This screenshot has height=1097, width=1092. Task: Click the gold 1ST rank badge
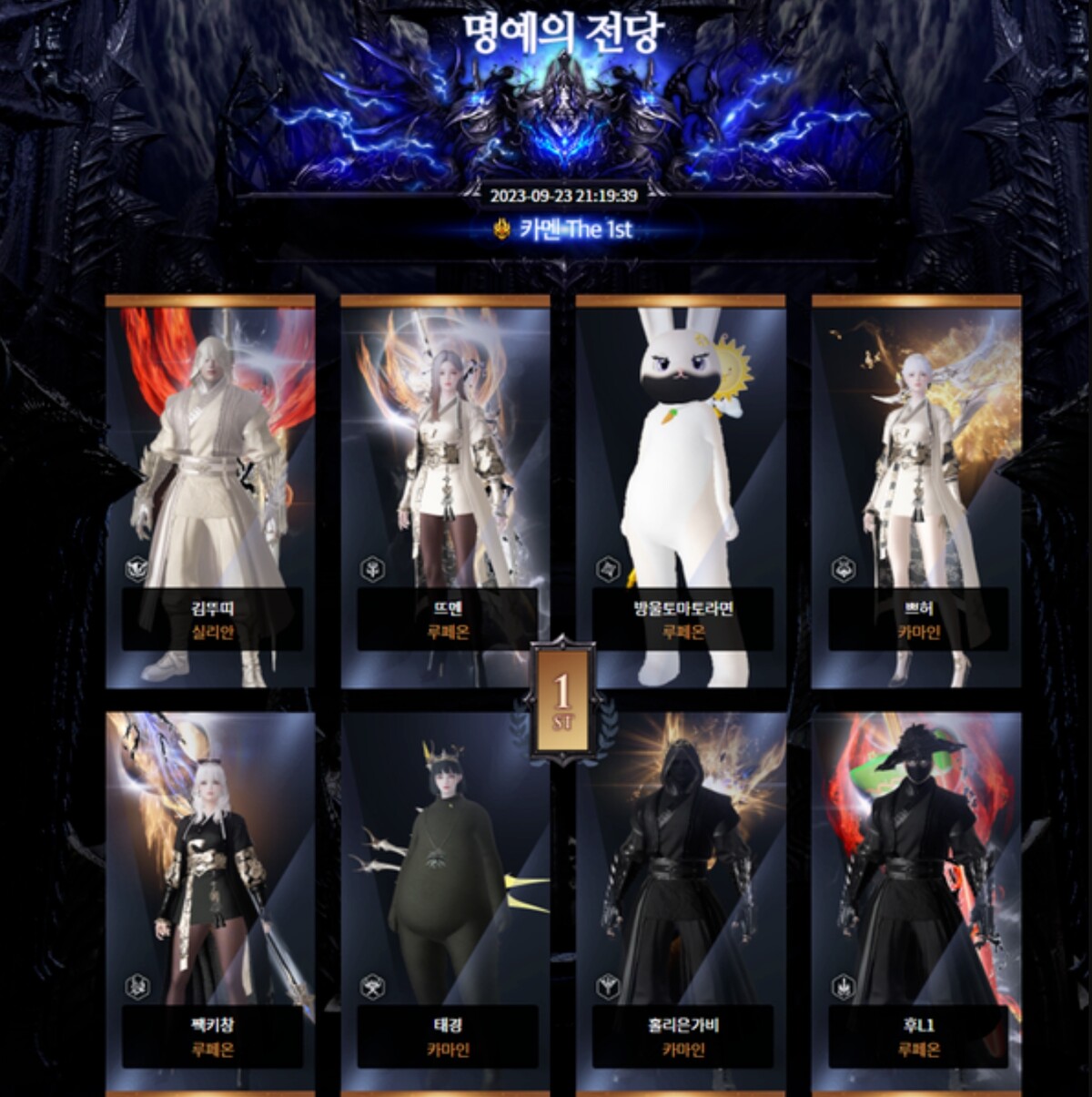(x=562, y=699)
